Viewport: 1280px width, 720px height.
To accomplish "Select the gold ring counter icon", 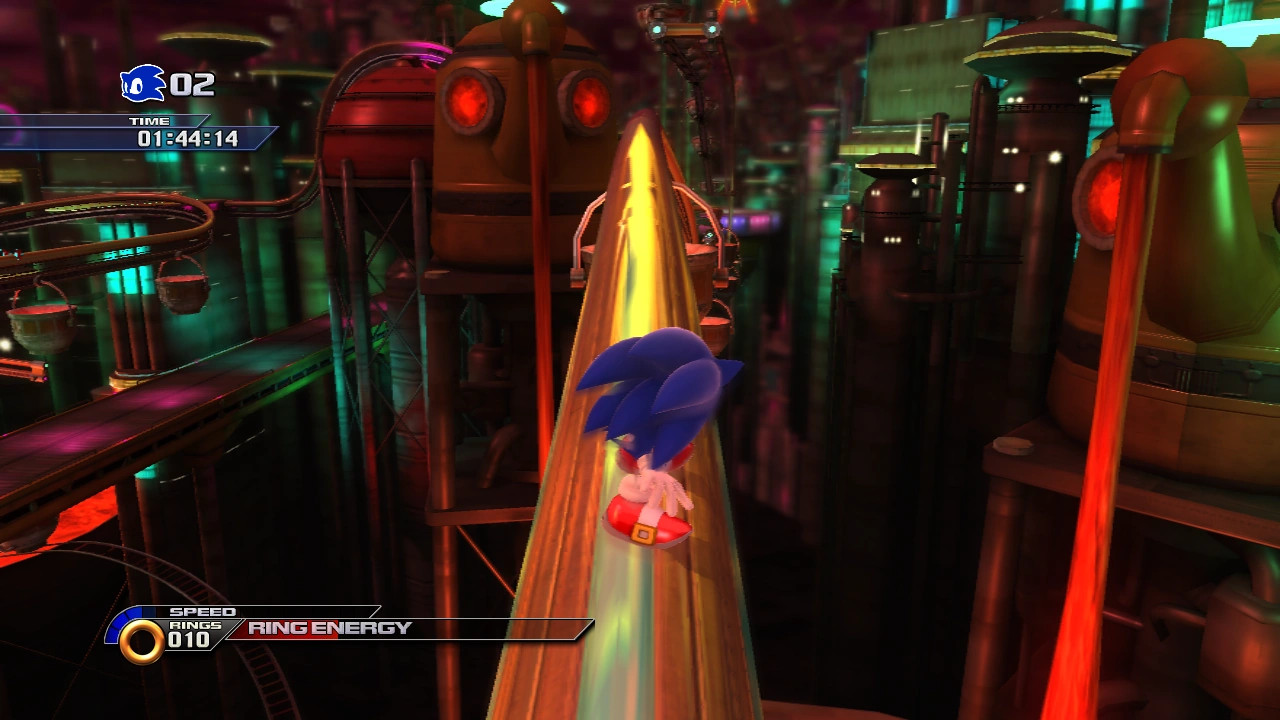I will pos(141,641).
